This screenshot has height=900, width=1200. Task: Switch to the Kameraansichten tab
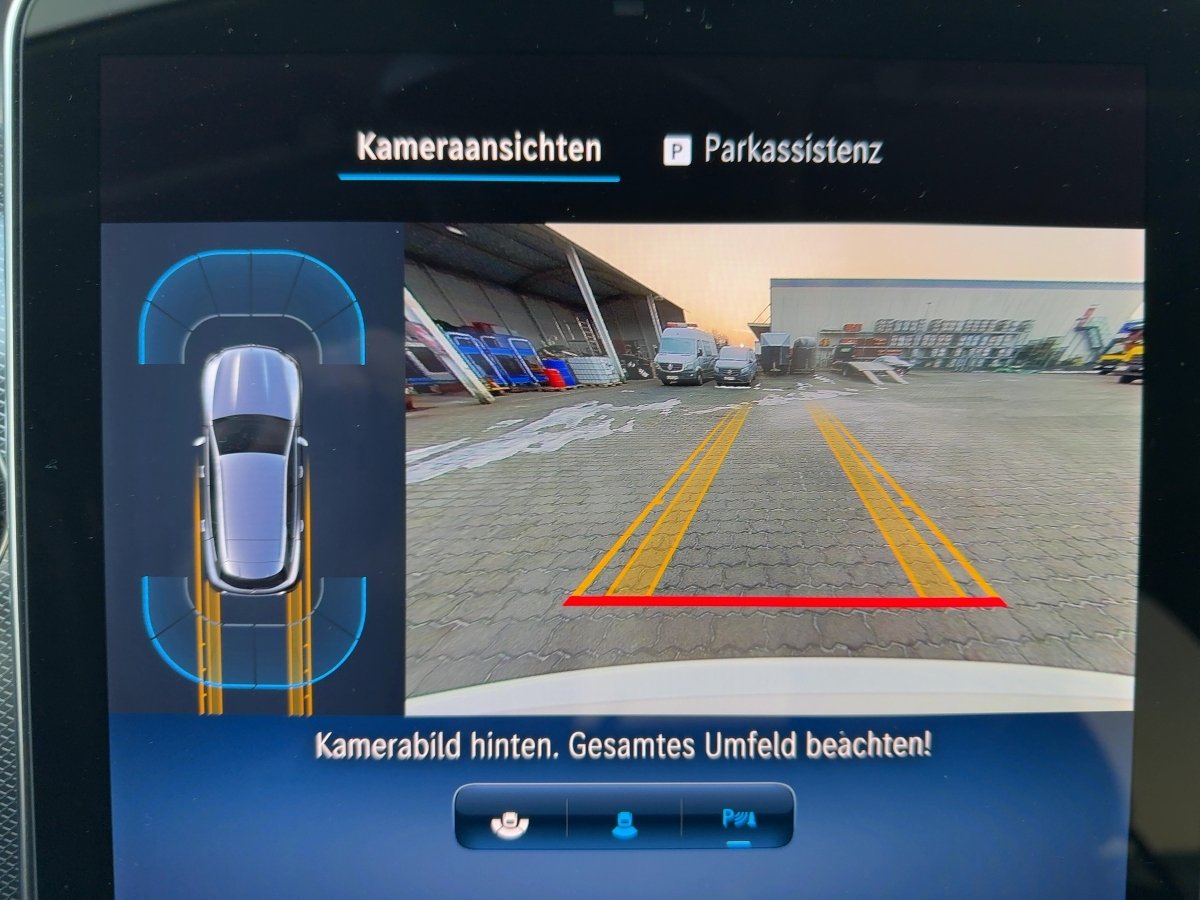tap(479, 149)
